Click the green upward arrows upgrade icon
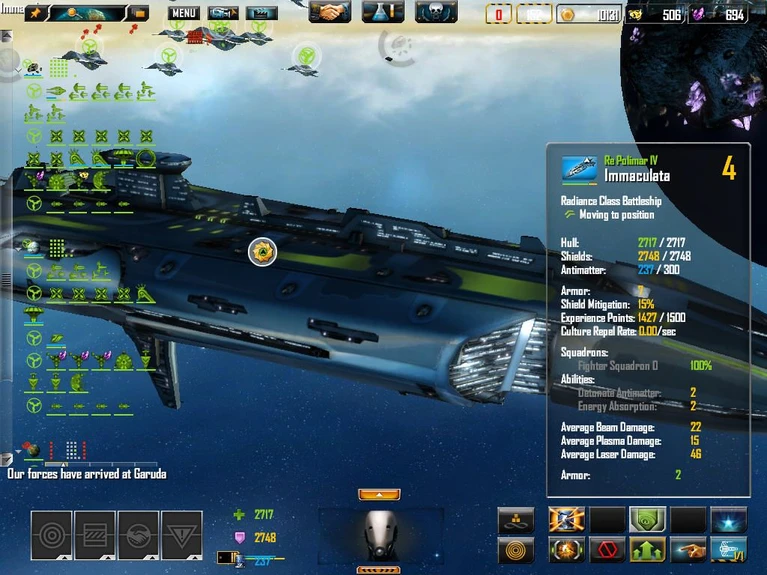 (647, 549)
